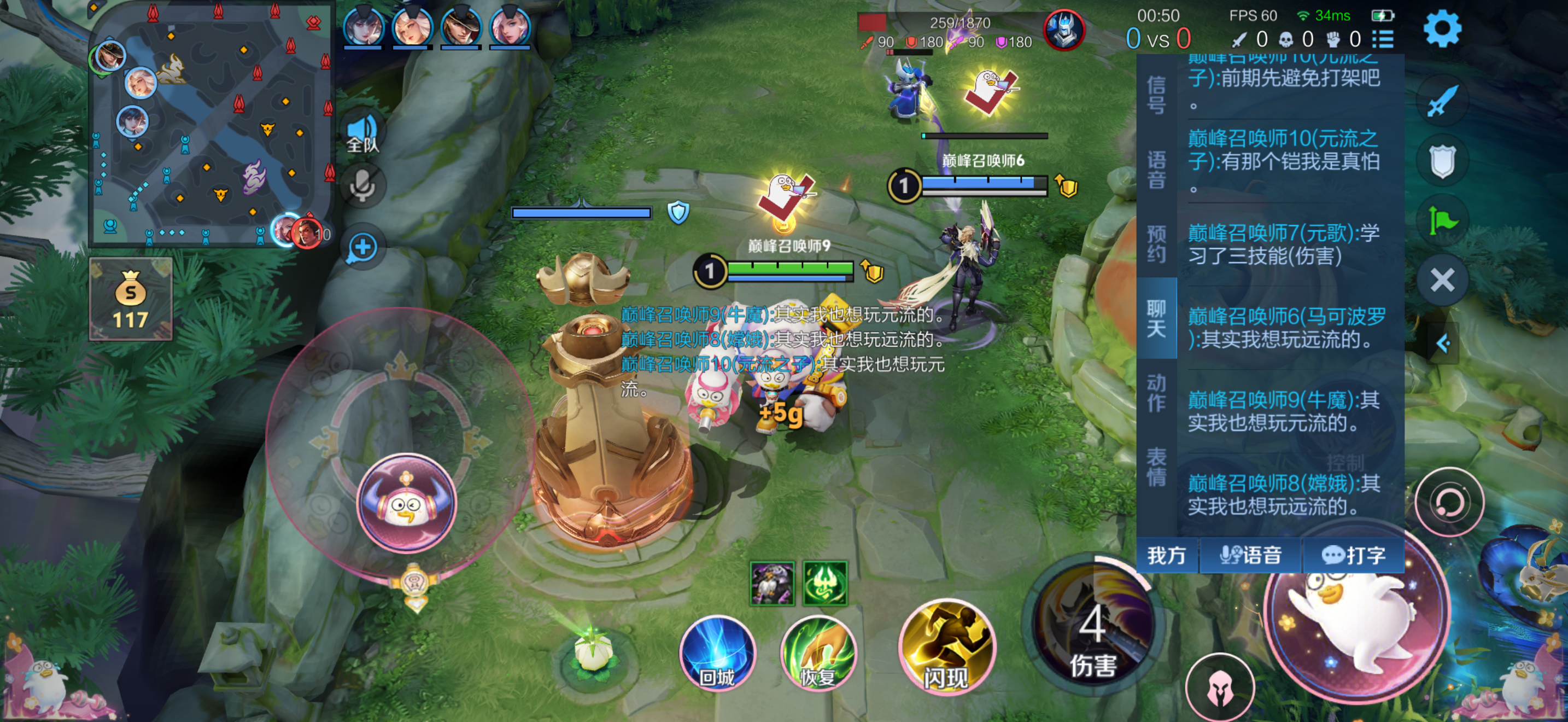Click the 打字 typing button
1568x722 pixels.
pyautogui.click(x=1353, y=555)
